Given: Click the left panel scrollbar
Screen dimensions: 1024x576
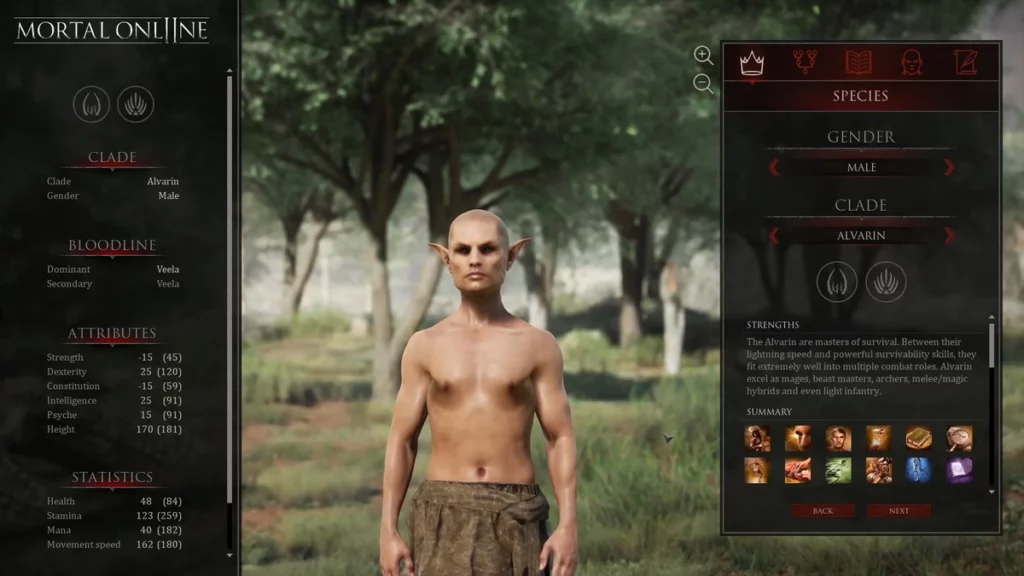Looking at the screenshot, I should coord(230,300).
